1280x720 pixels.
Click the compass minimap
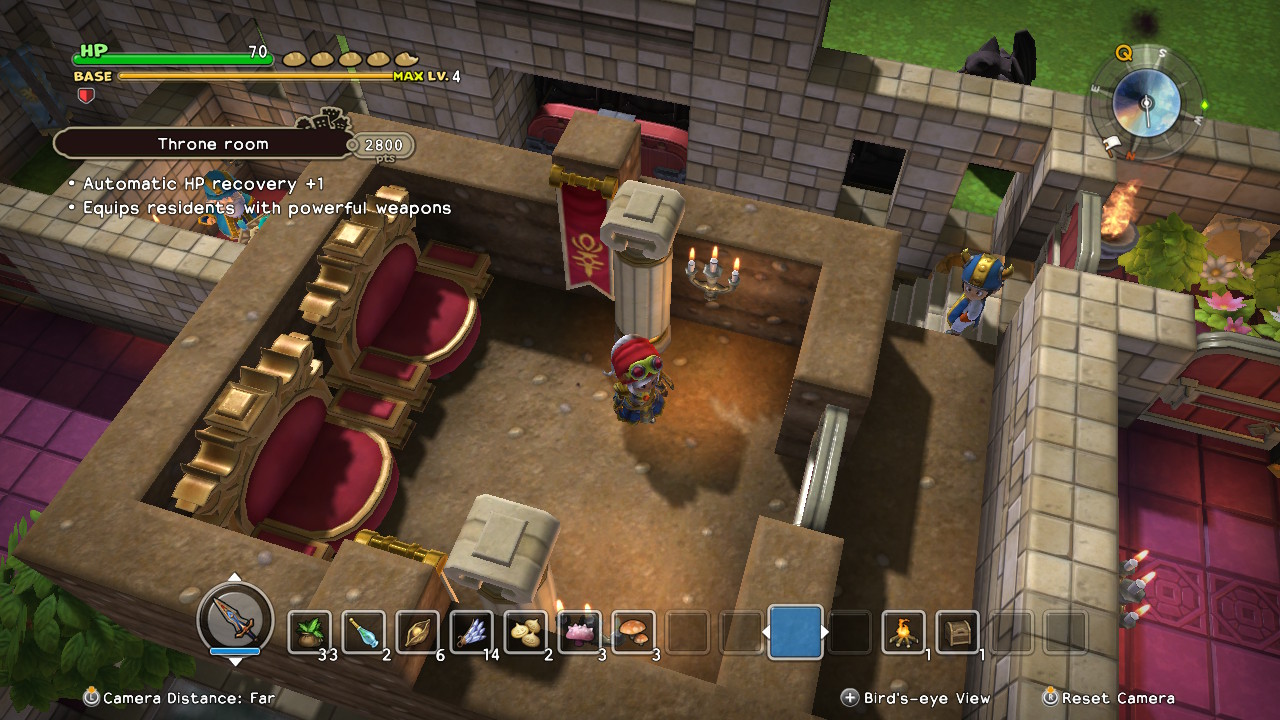pyautogui.click(x=1146, y=102)
